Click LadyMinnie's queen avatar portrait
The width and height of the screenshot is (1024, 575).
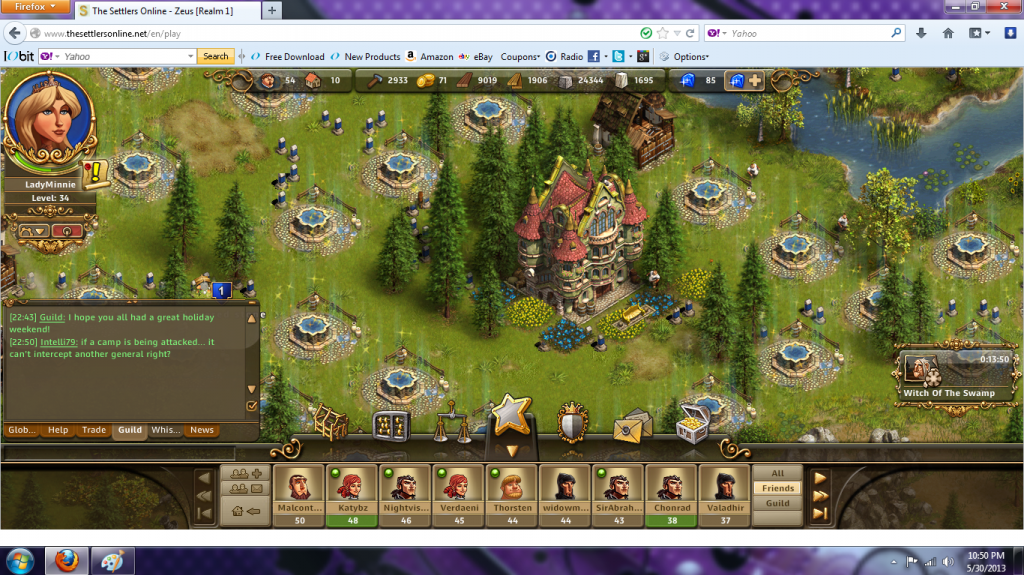click(48, 124)
